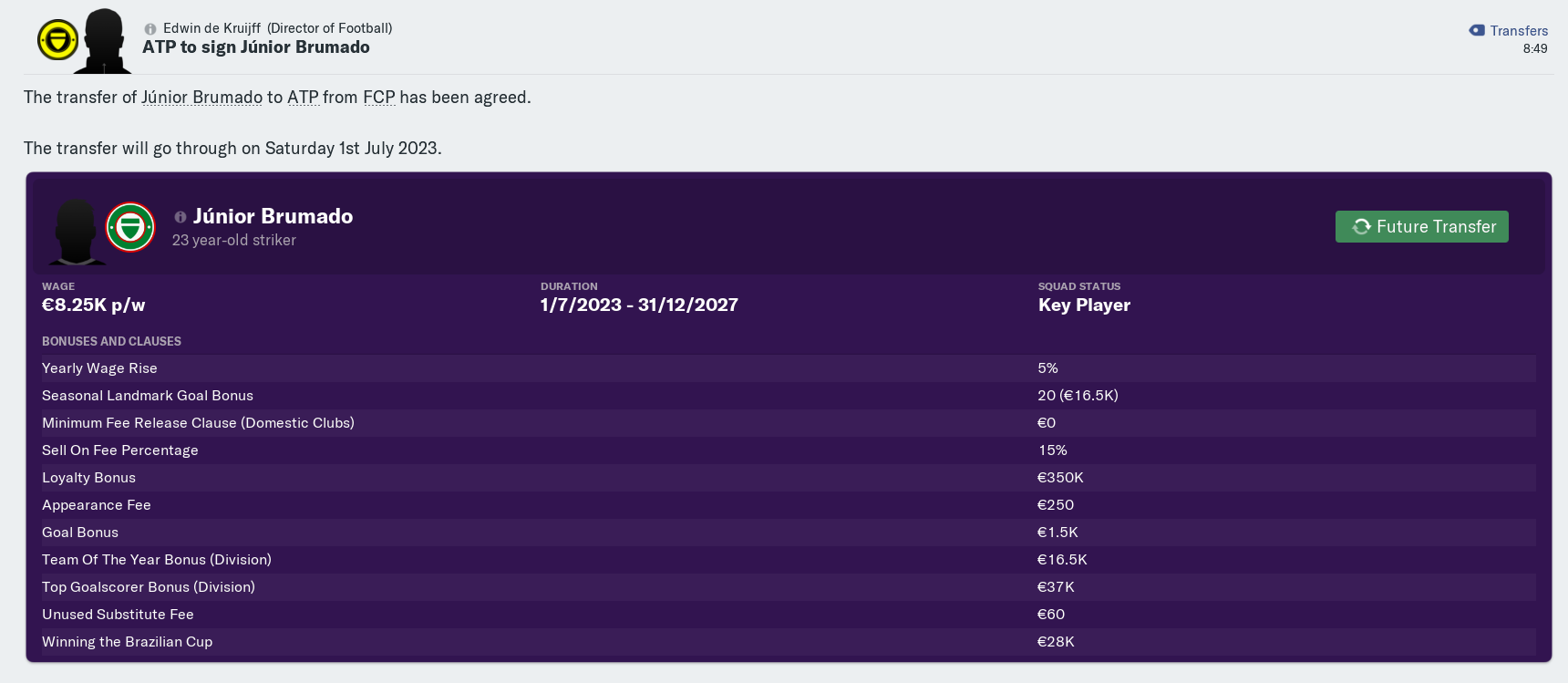Click Júnior Brumado's player portrait
Screen dimensions: 1568x683
click(x=77, y=232)
